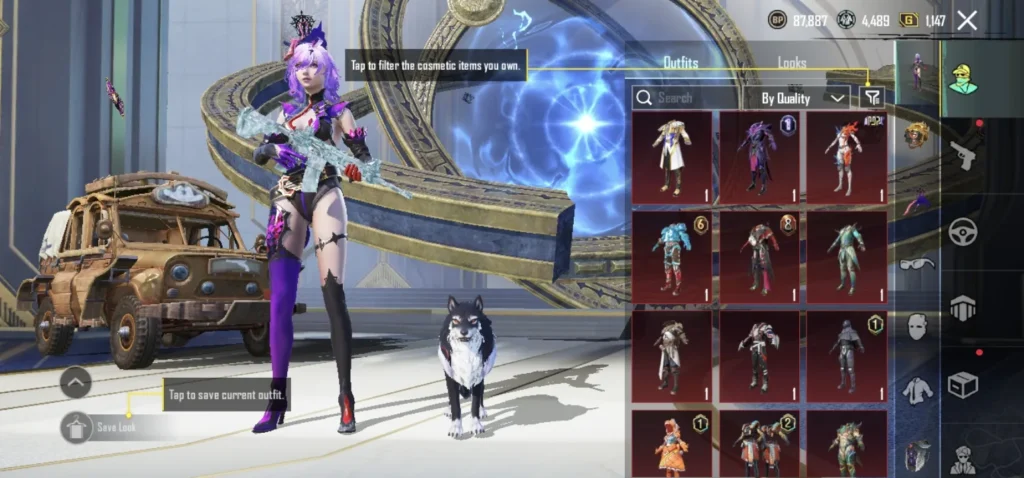Switch to the Looks tab
Viewport: 1024px width, 478px height.
click(x=792, y=63)
